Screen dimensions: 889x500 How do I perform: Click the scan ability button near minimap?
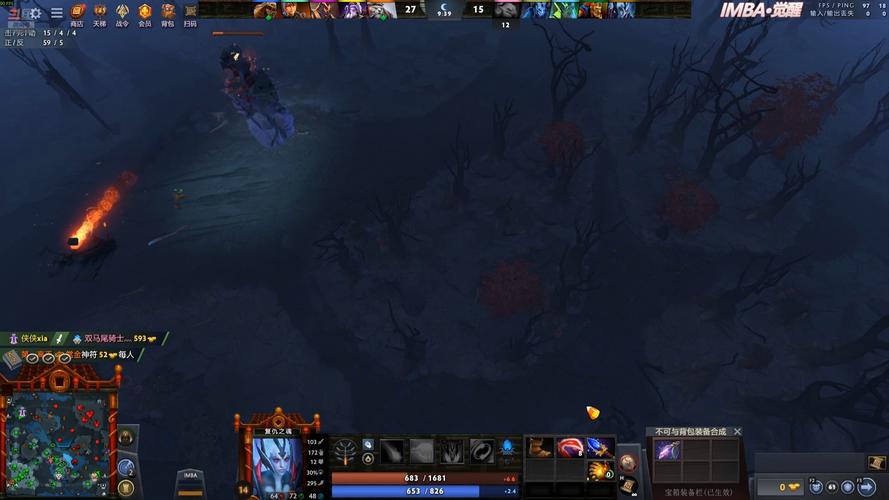tap(126, 466)
